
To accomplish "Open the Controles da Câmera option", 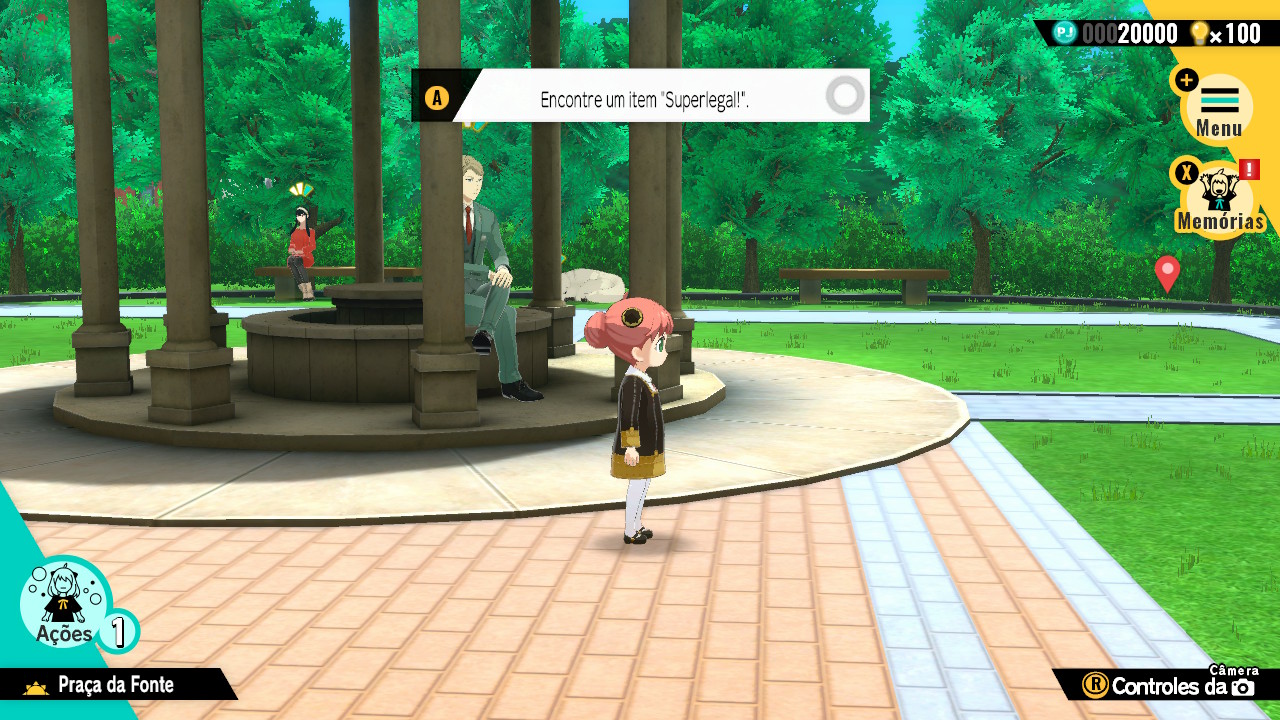I will click(x=1170, y=685).
